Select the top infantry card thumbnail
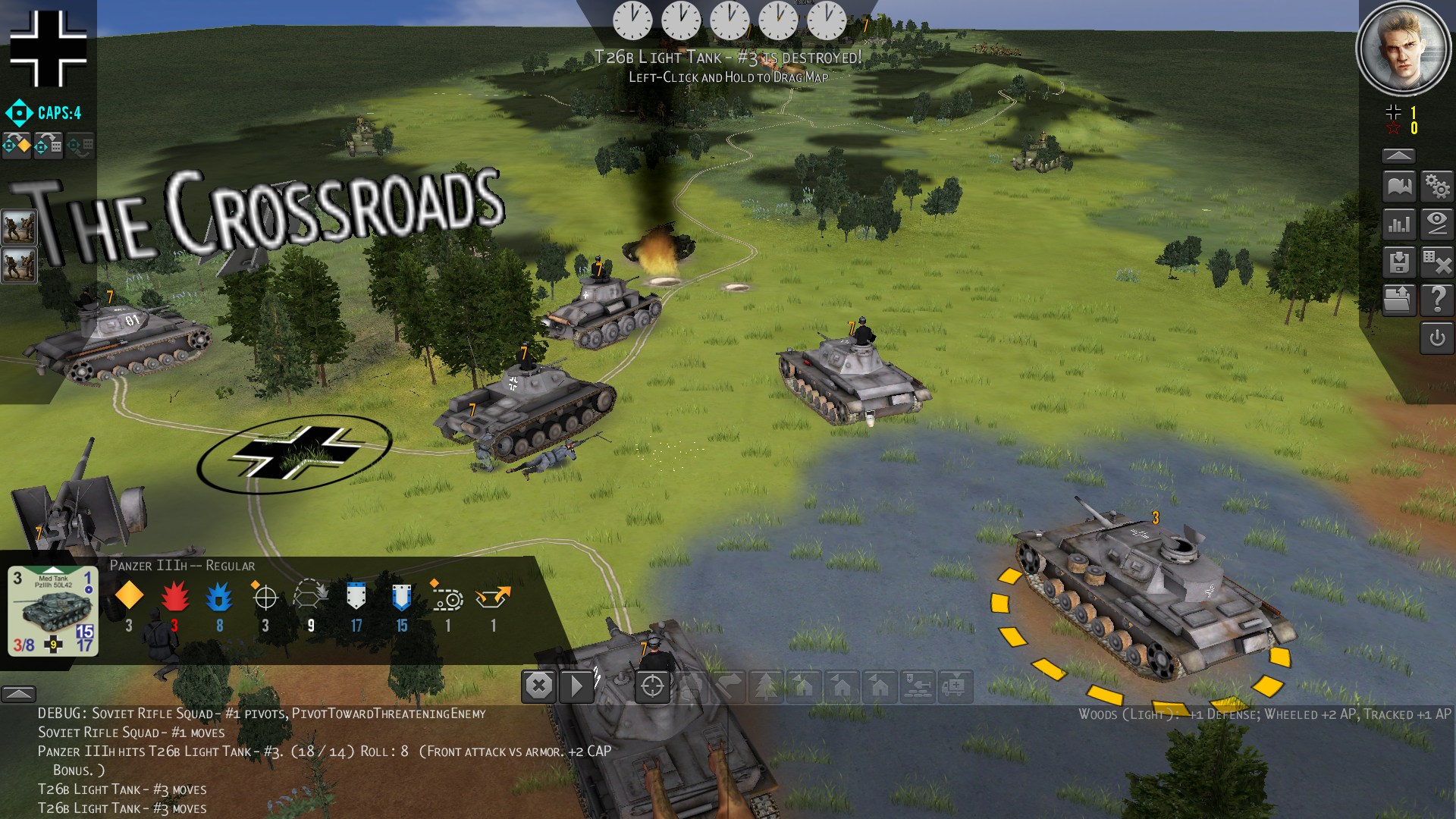The width and height of the screenshot is (1456, 819). [19, 227]
